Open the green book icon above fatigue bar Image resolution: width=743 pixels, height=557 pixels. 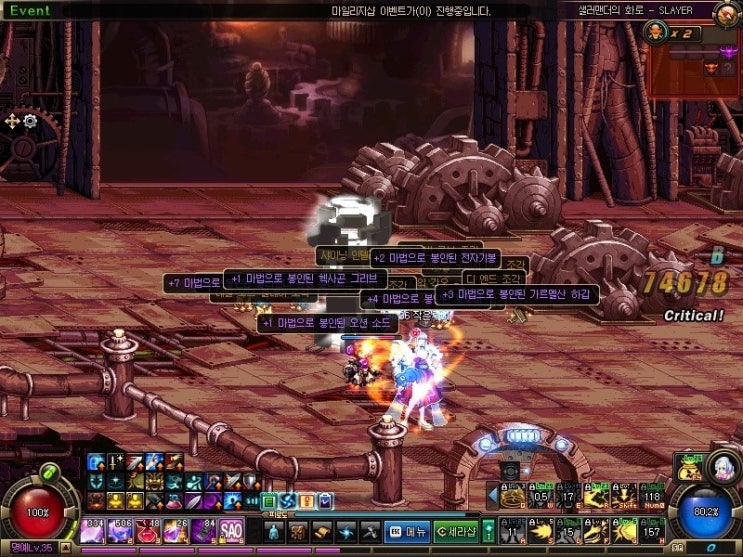[x=268, y=500]
